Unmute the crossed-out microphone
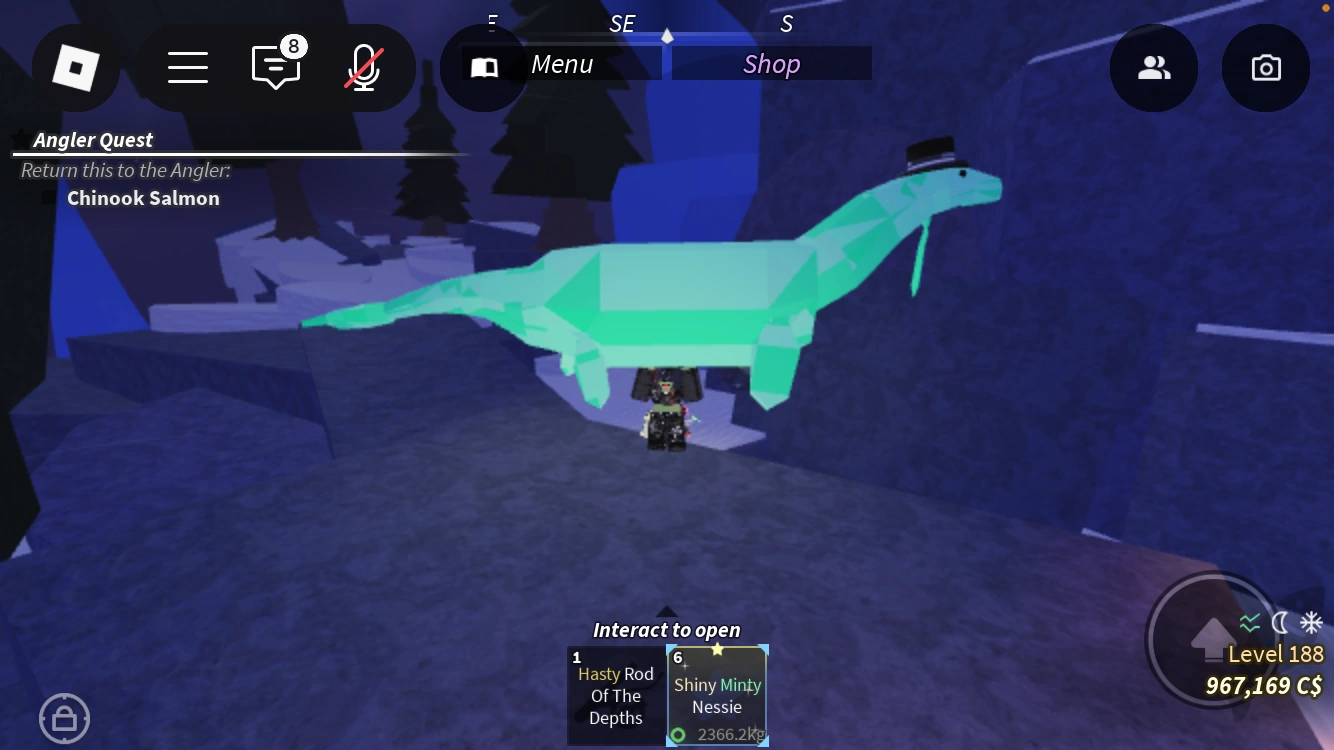Viewport: 1334px width, 750px height. (363, 67)
